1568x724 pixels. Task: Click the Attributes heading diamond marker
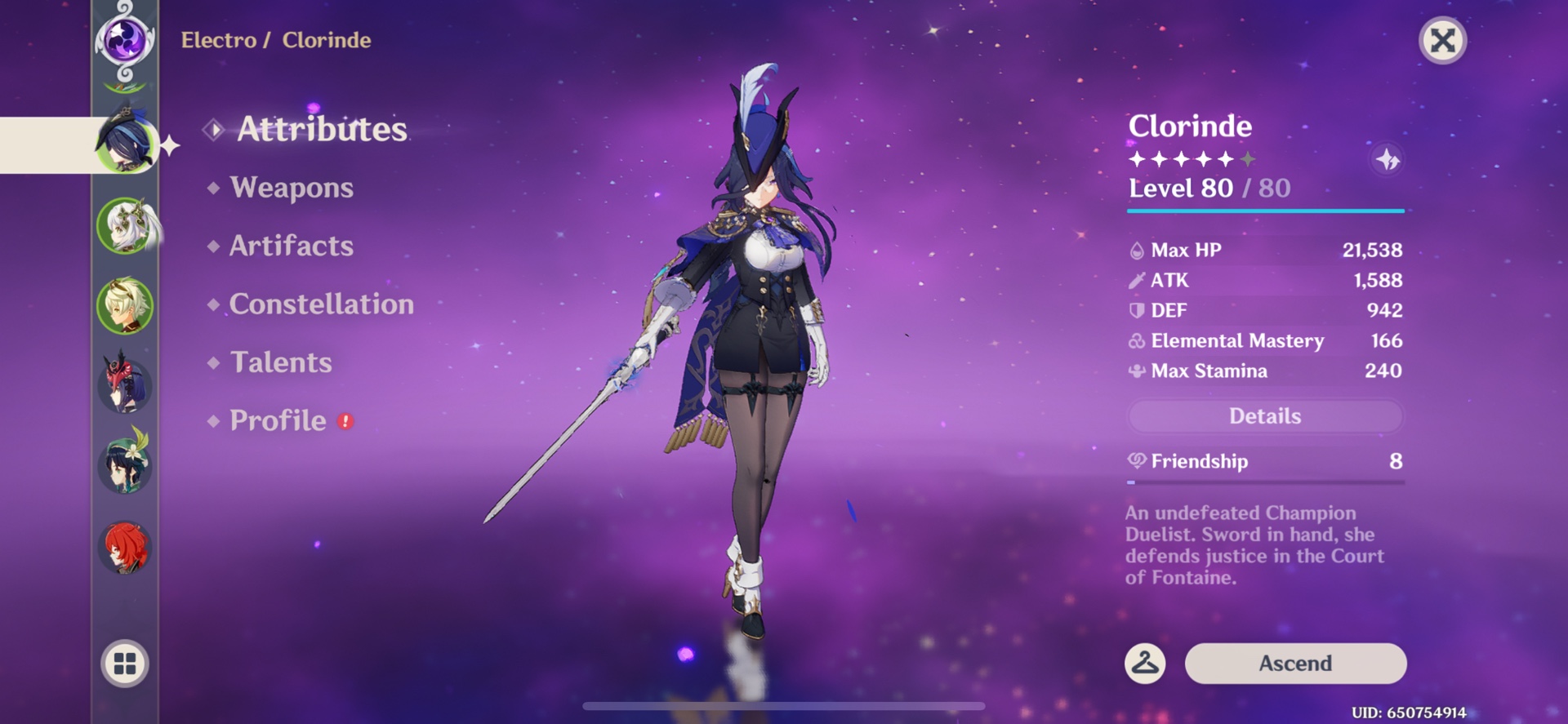214,128
